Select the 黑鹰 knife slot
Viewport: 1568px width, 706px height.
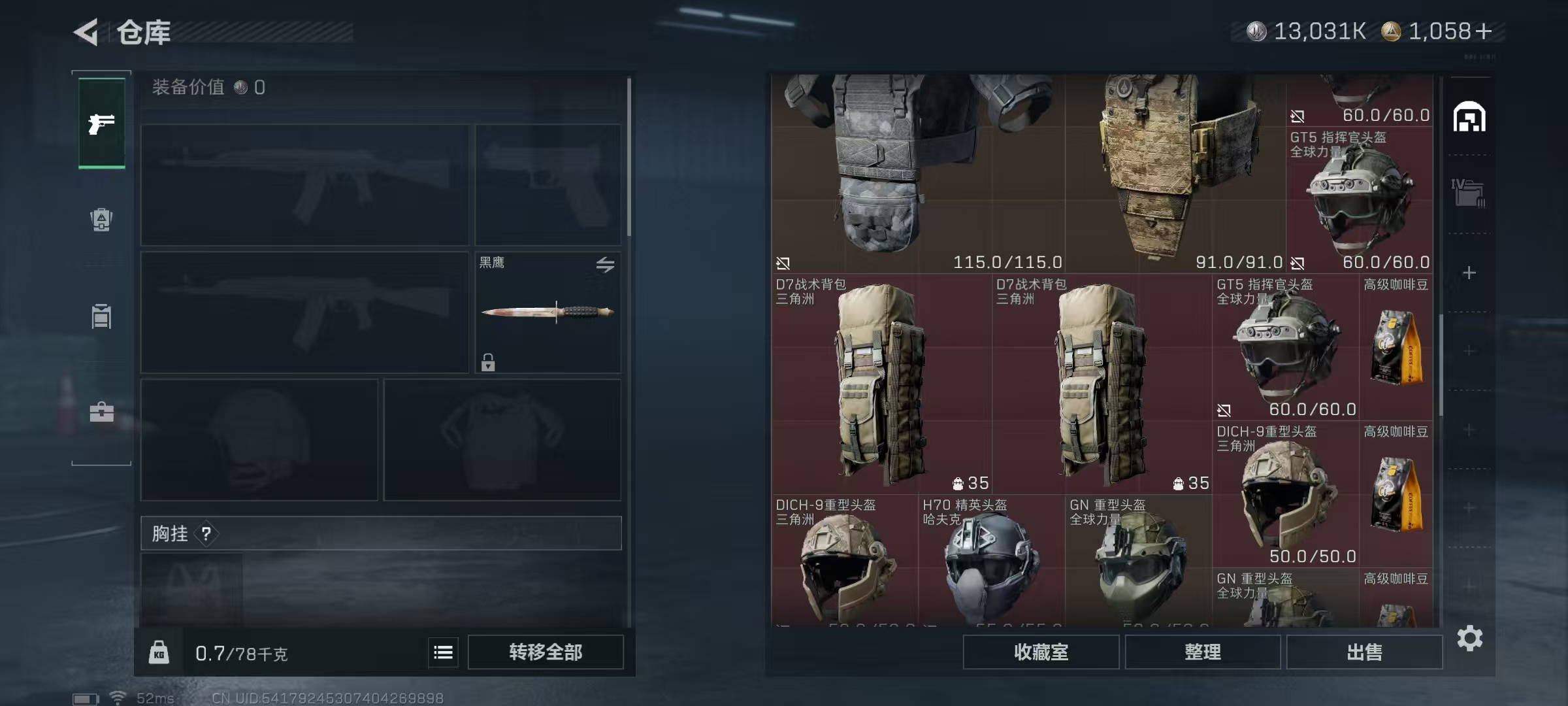[547, 312]
